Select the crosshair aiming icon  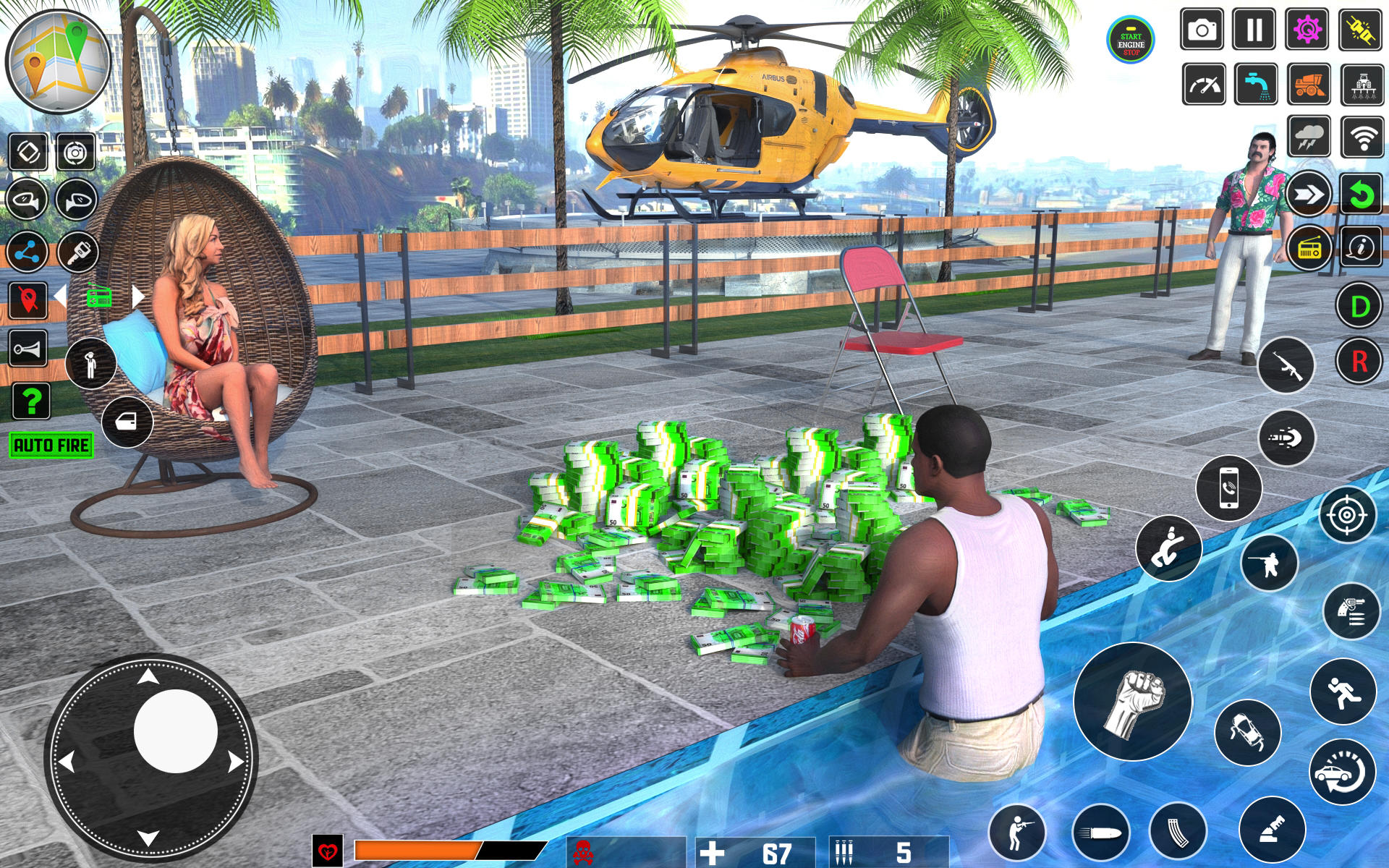click(x=1346, y=515)
